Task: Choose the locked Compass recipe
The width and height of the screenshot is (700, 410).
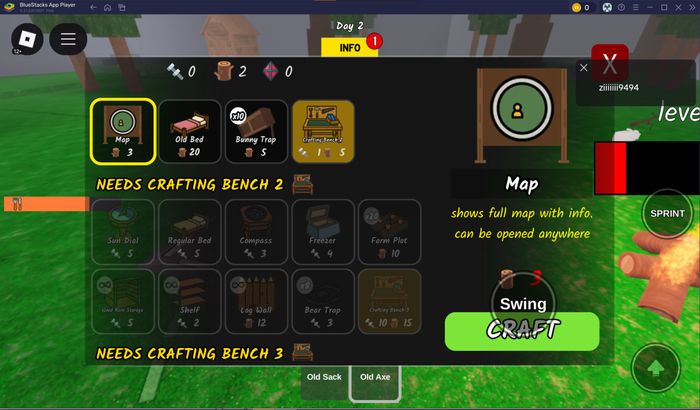Action: tap(256, 231)
